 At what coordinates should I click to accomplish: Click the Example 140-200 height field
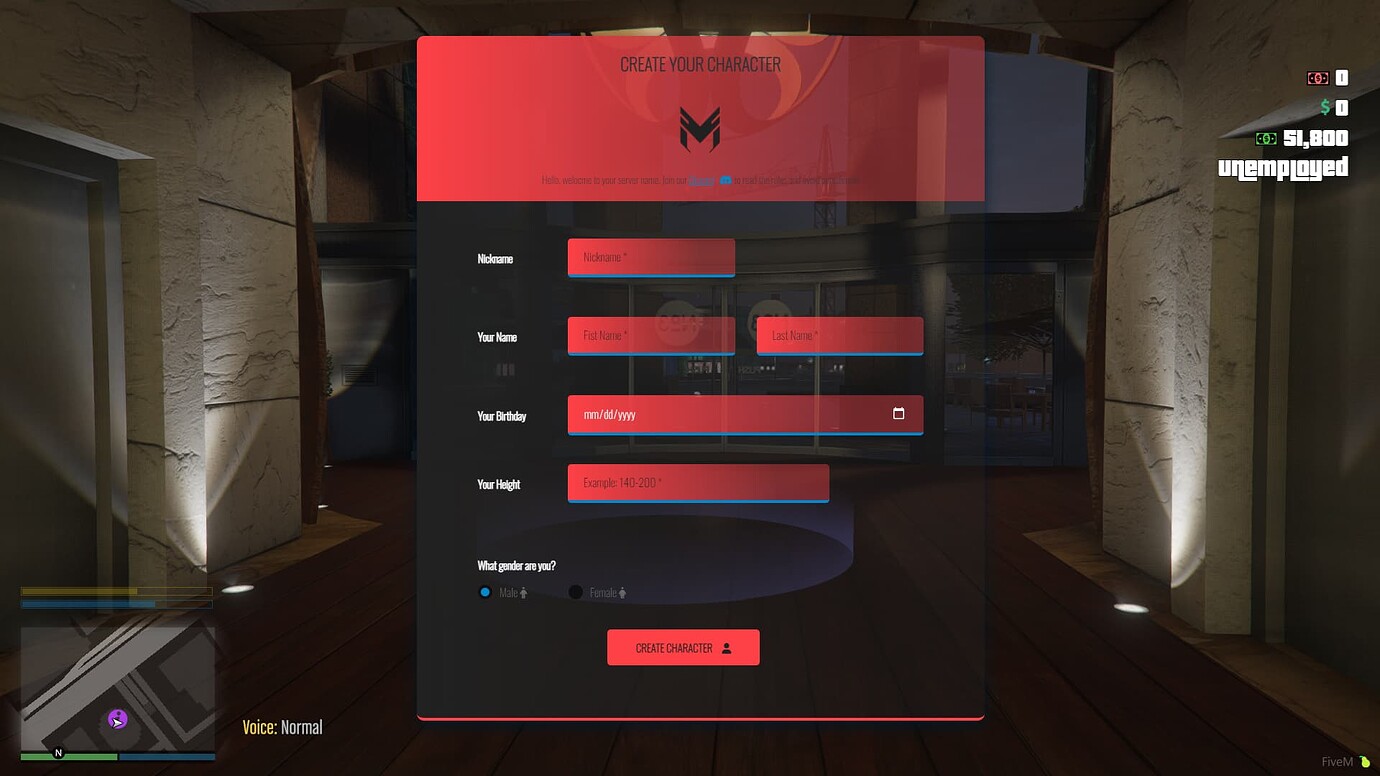coord(697,482)
